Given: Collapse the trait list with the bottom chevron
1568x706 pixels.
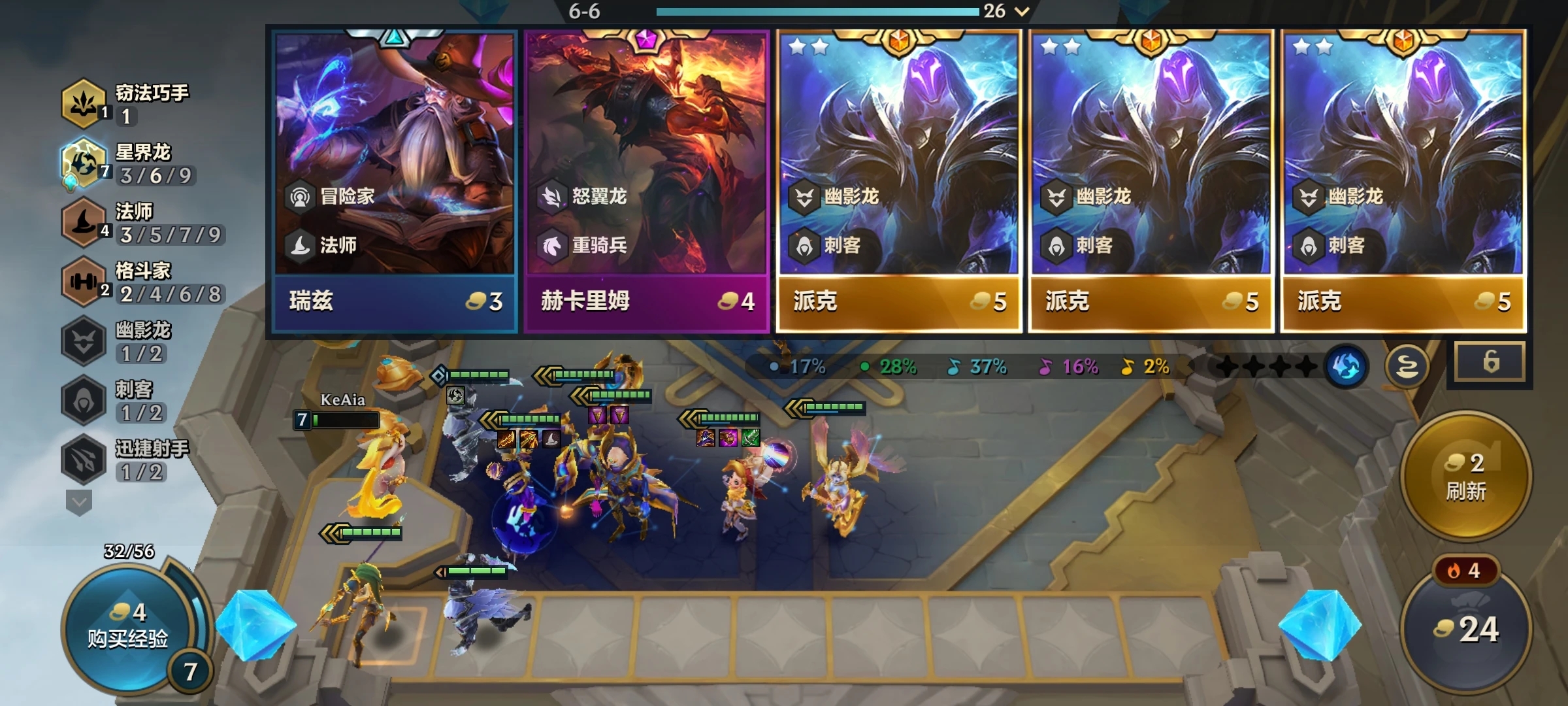Looking at the screenshot, I should [78, 500].
